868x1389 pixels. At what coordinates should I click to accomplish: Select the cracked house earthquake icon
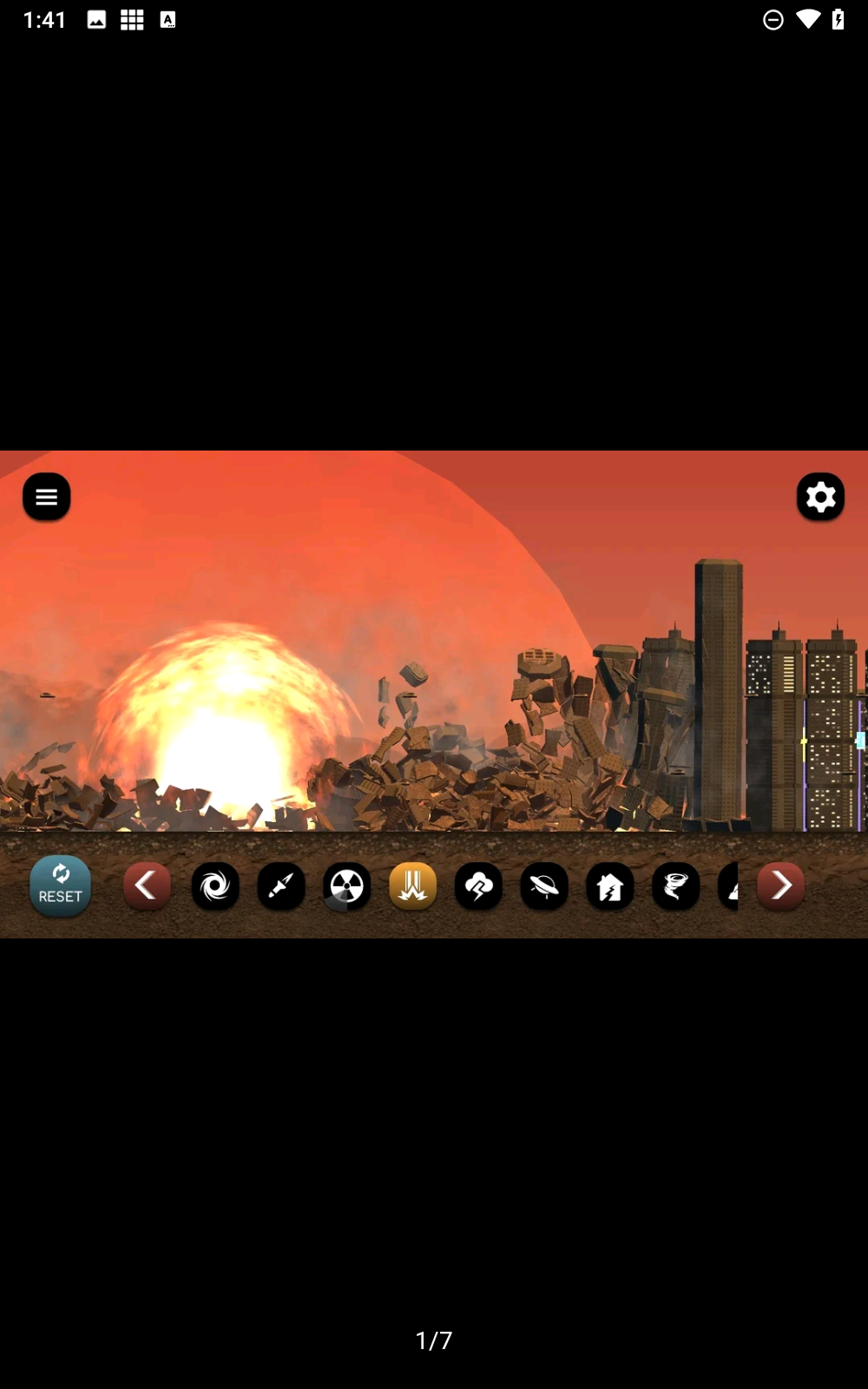610,886
